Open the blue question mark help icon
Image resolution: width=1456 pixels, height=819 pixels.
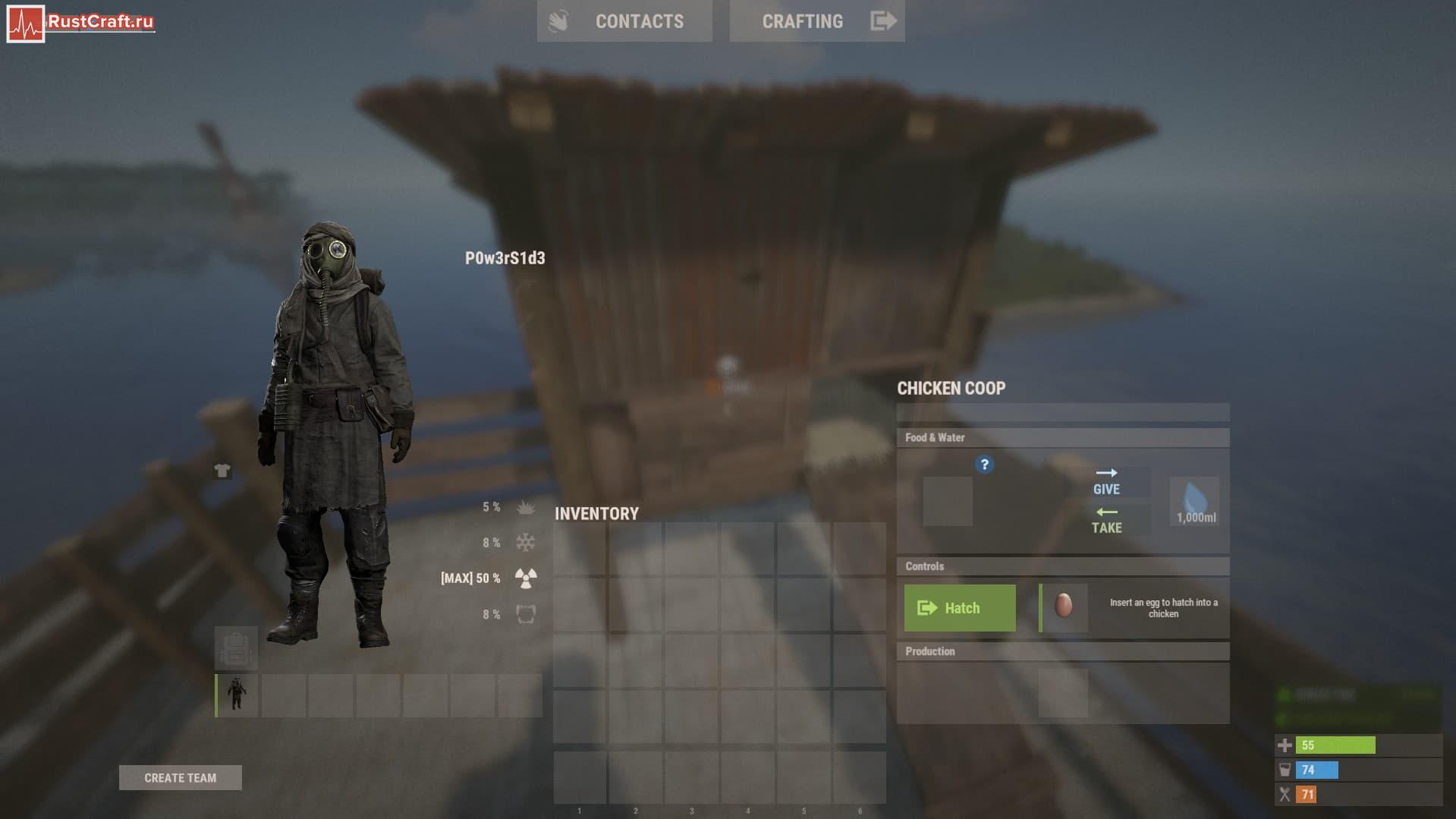(x=984, y=465)
